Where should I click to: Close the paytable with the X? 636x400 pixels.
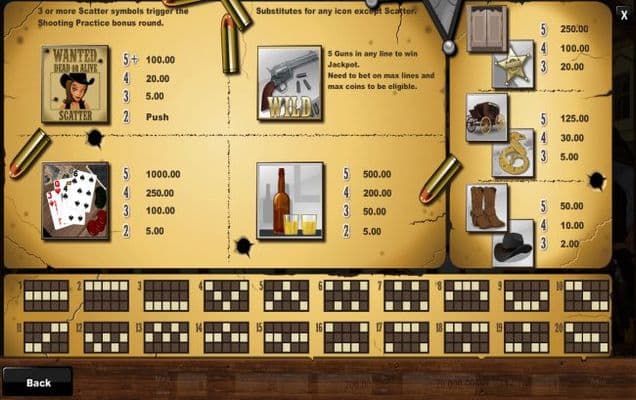click(x=624, y=14)
